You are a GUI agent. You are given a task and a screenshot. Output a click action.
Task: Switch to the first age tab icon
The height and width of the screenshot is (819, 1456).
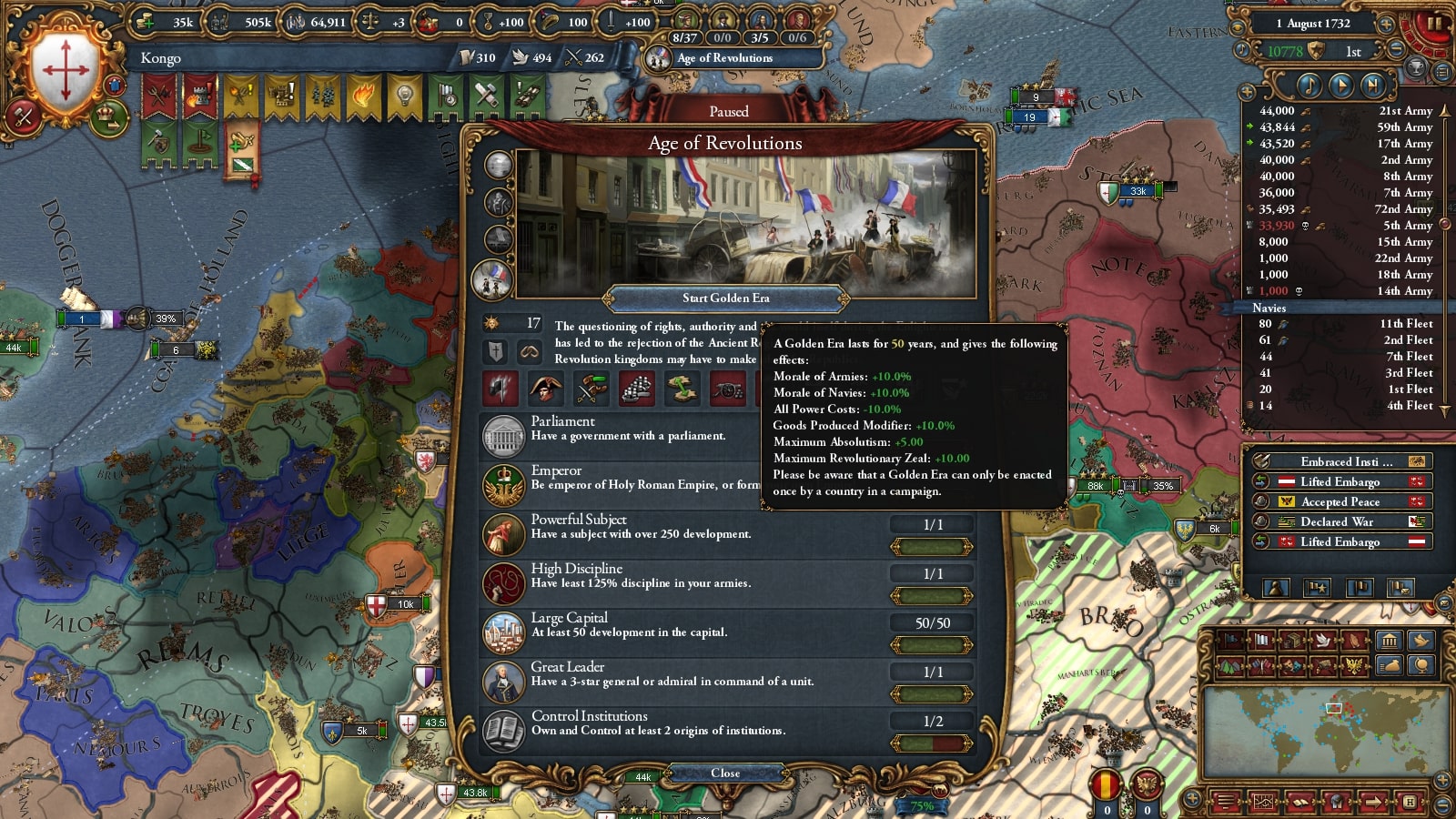pos(498,165)
